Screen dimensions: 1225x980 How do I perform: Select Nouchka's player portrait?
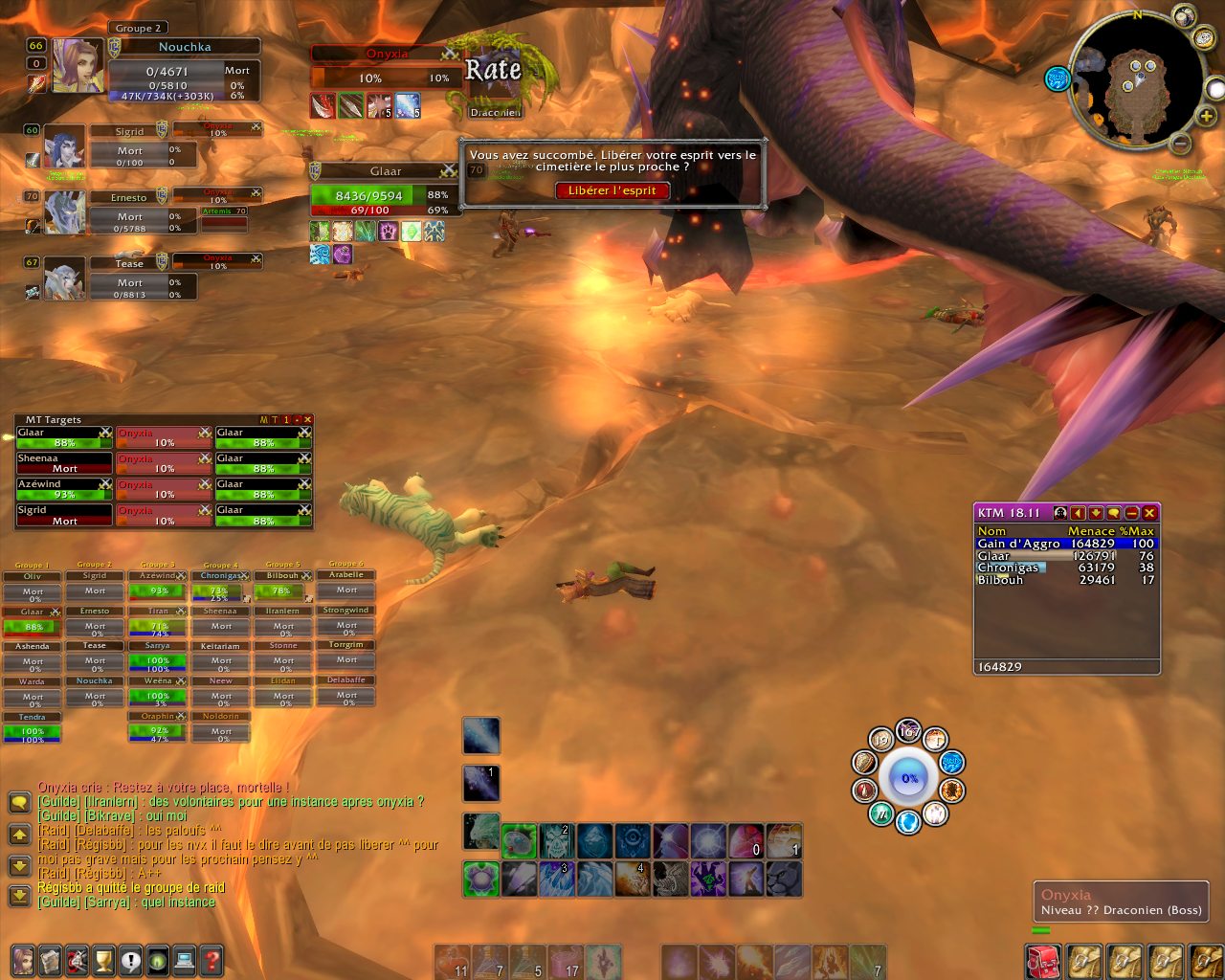pyautogui.click(x=77, y=65)
